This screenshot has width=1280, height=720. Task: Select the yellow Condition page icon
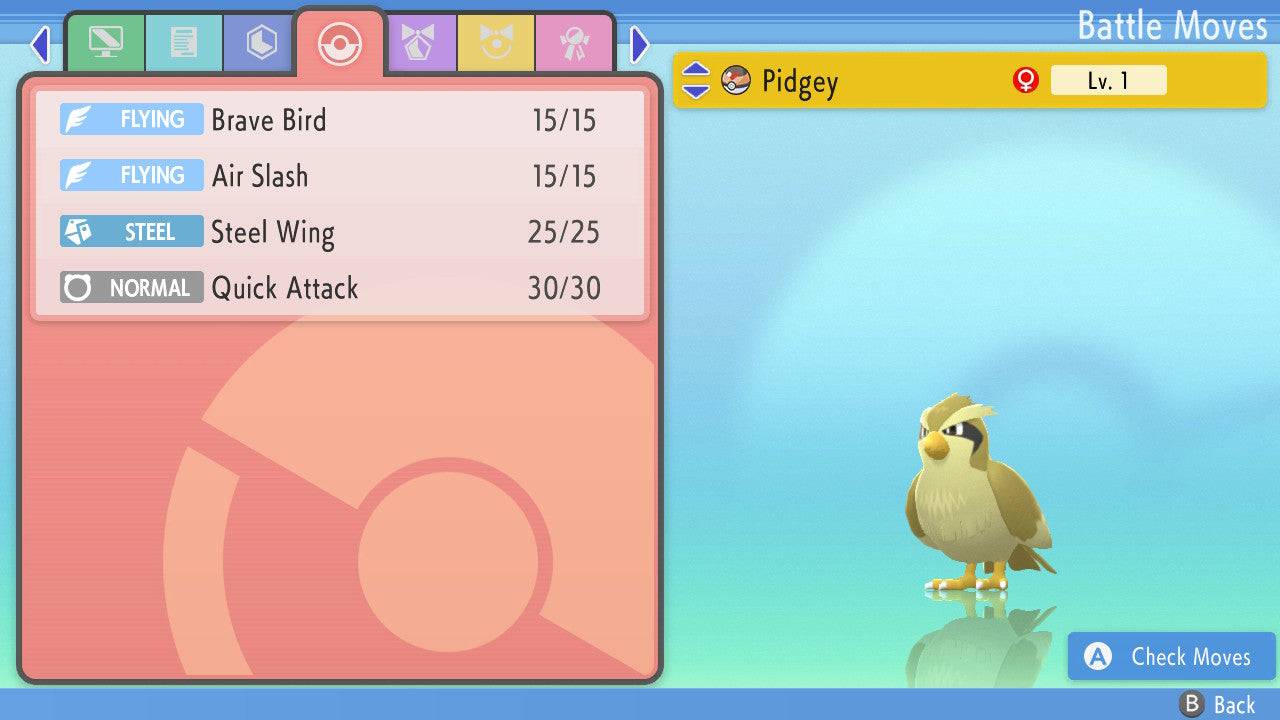(497, 42)
